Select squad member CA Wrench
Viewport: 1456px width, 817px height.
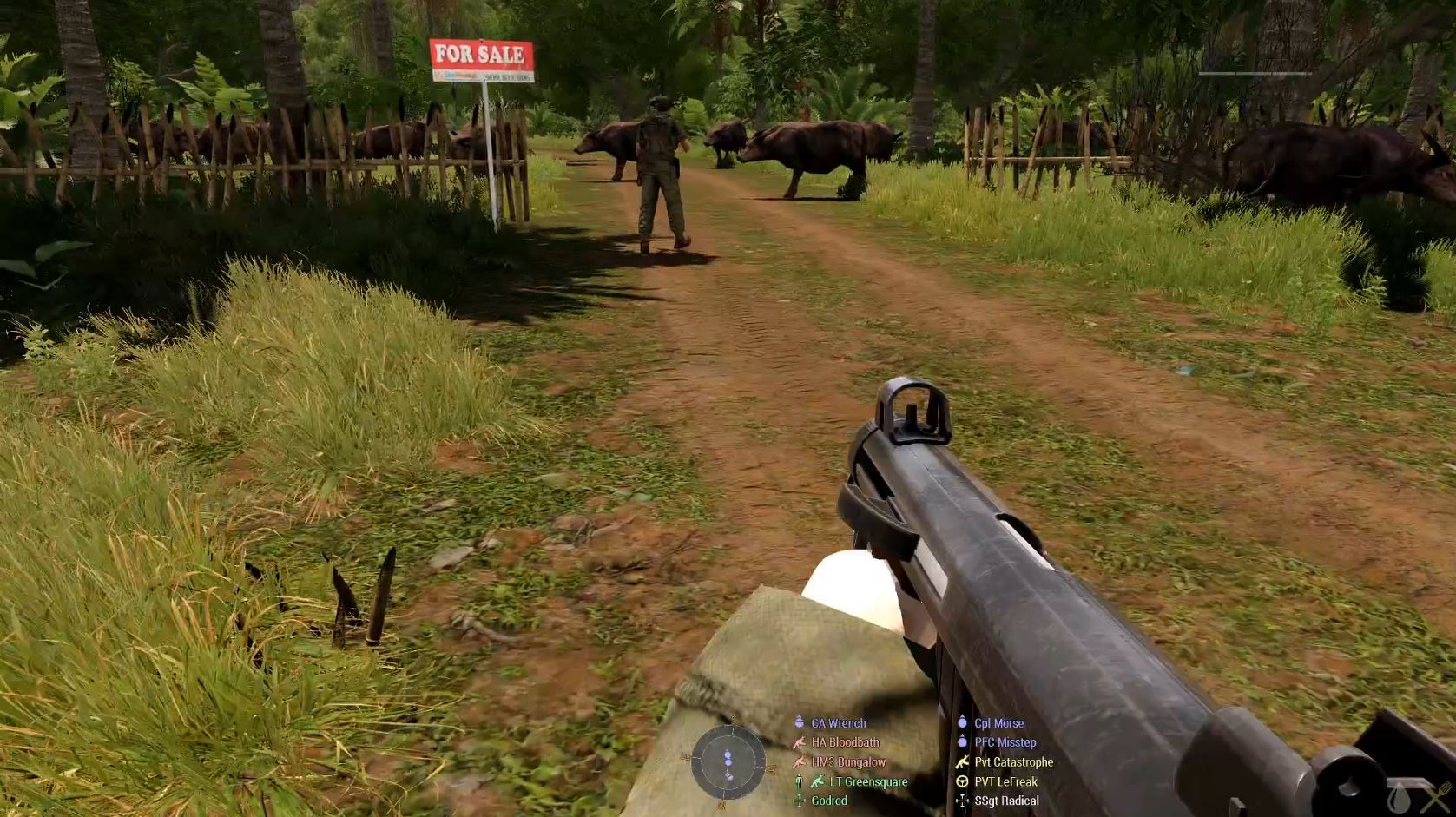(838, 723)
